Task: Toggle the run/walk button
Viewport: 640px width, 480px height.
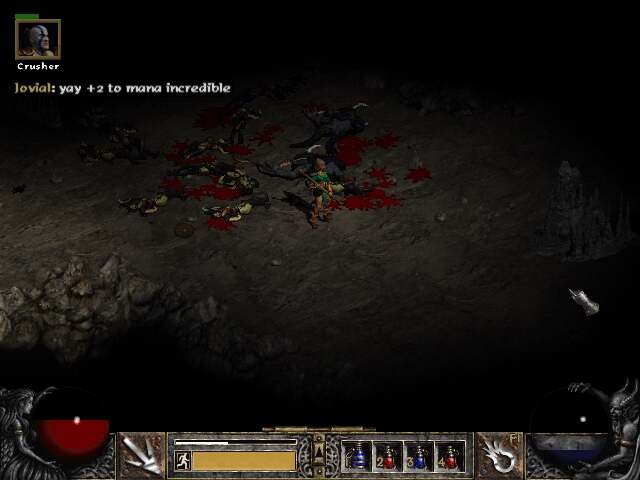Action: pyautogui.click(x=182, y=461)
